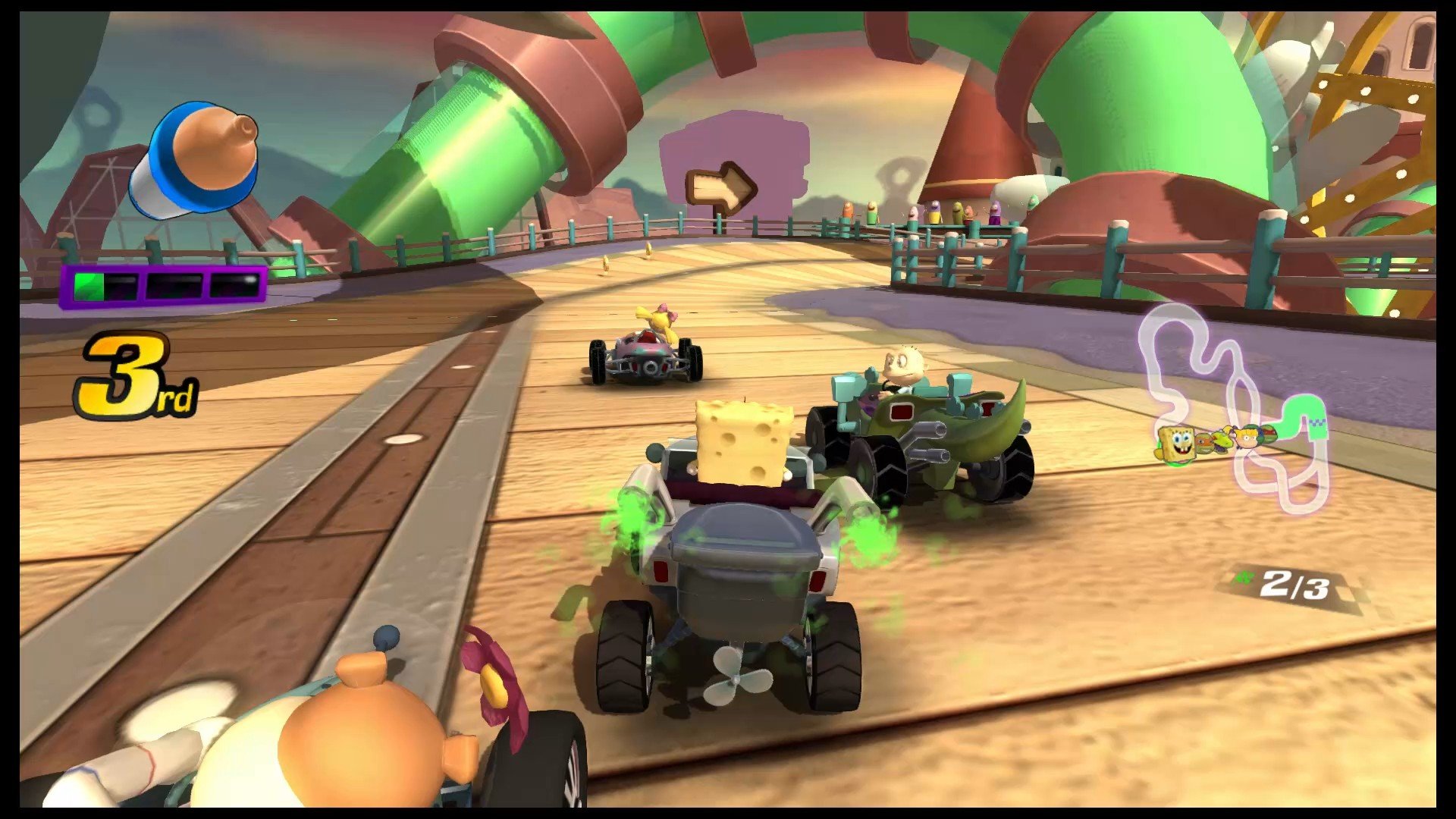Image resolution: width=1456 pixels, height=819 pixels.
Task: Click Raphael's red-masked icon on the minimap
Action: point(1269,434)
